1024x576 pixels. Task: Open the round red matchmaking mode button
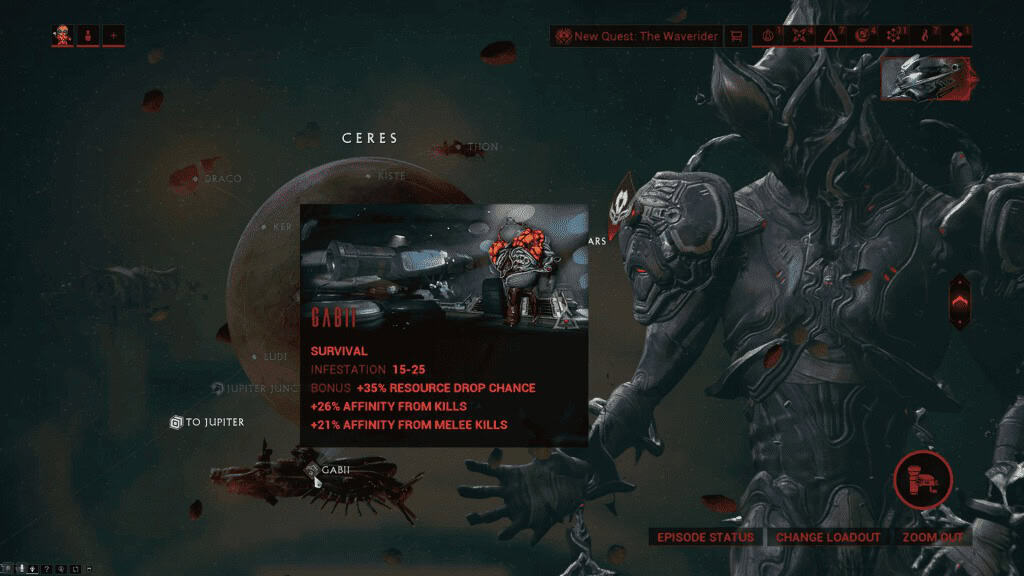922,480
